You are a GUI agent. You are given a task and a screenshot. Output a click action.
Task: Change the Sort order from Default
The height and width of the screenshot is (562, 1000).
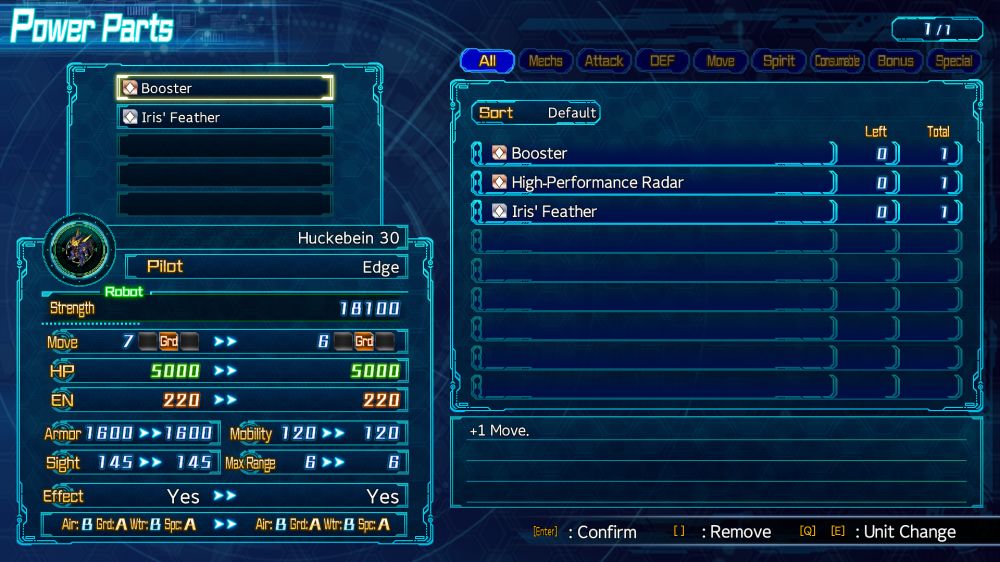[x=536, y=113]
